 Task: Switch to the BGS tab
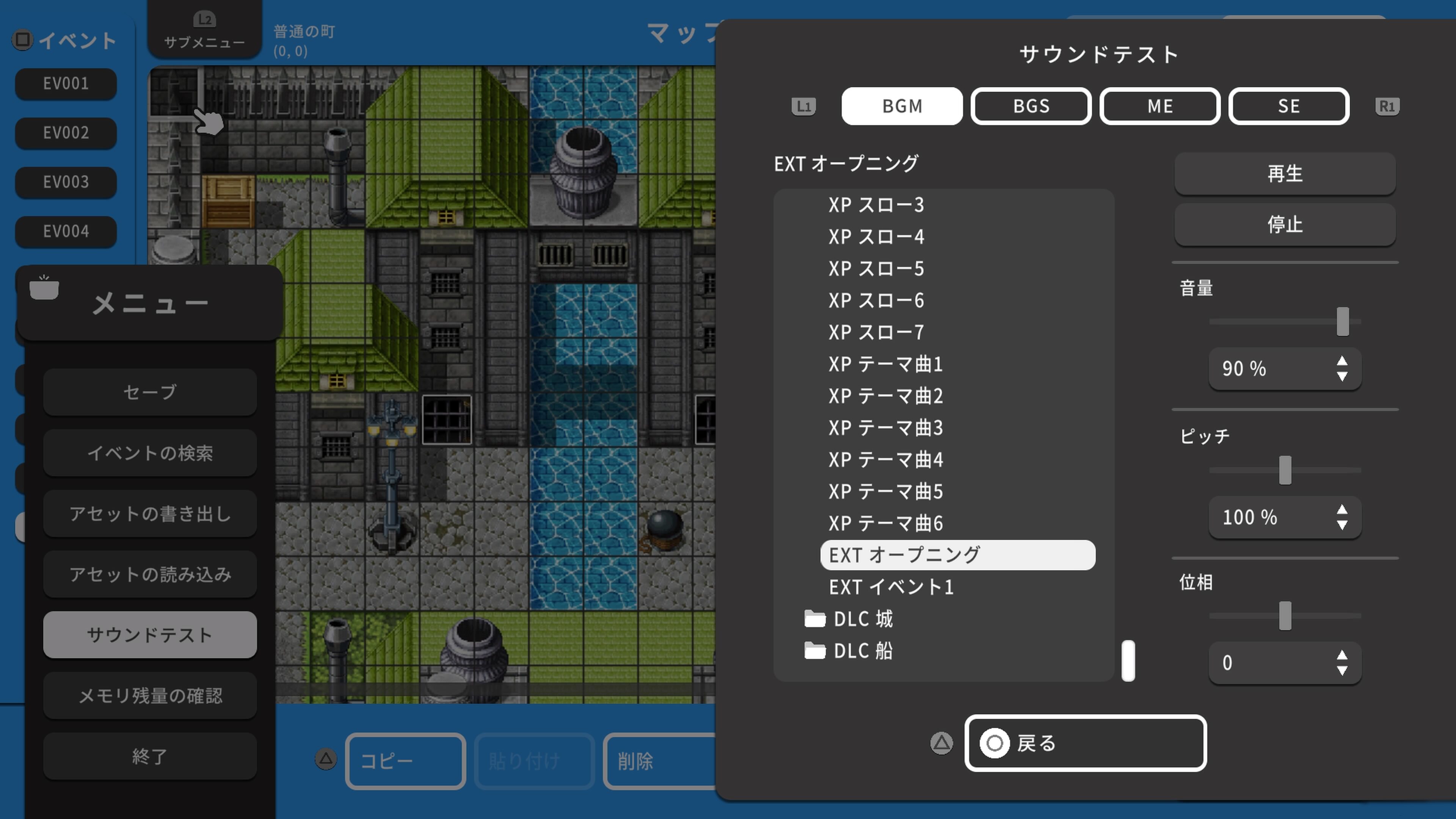click(1031, 106)
